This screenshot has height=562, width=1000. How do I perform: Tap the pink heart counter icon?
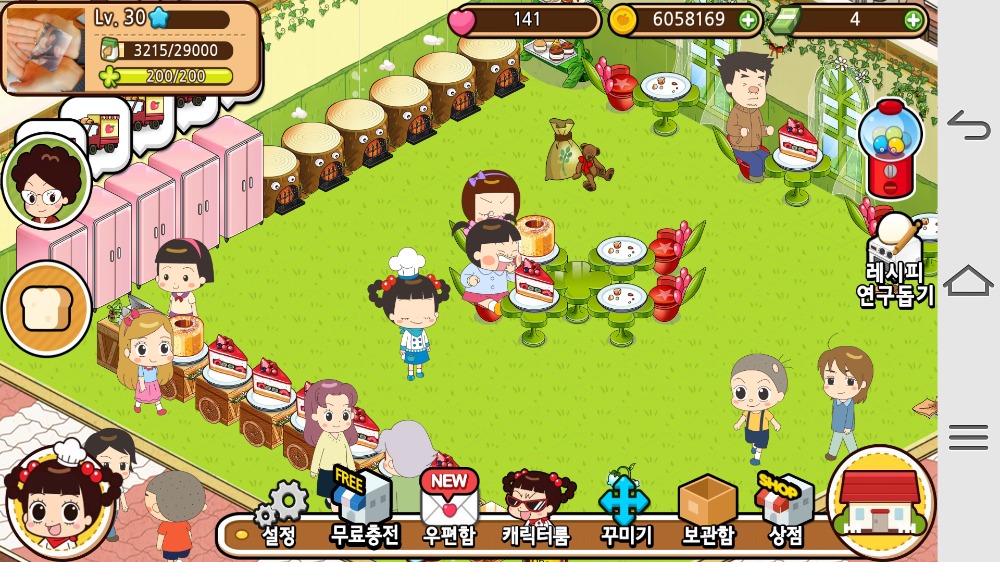coord(461,20)
